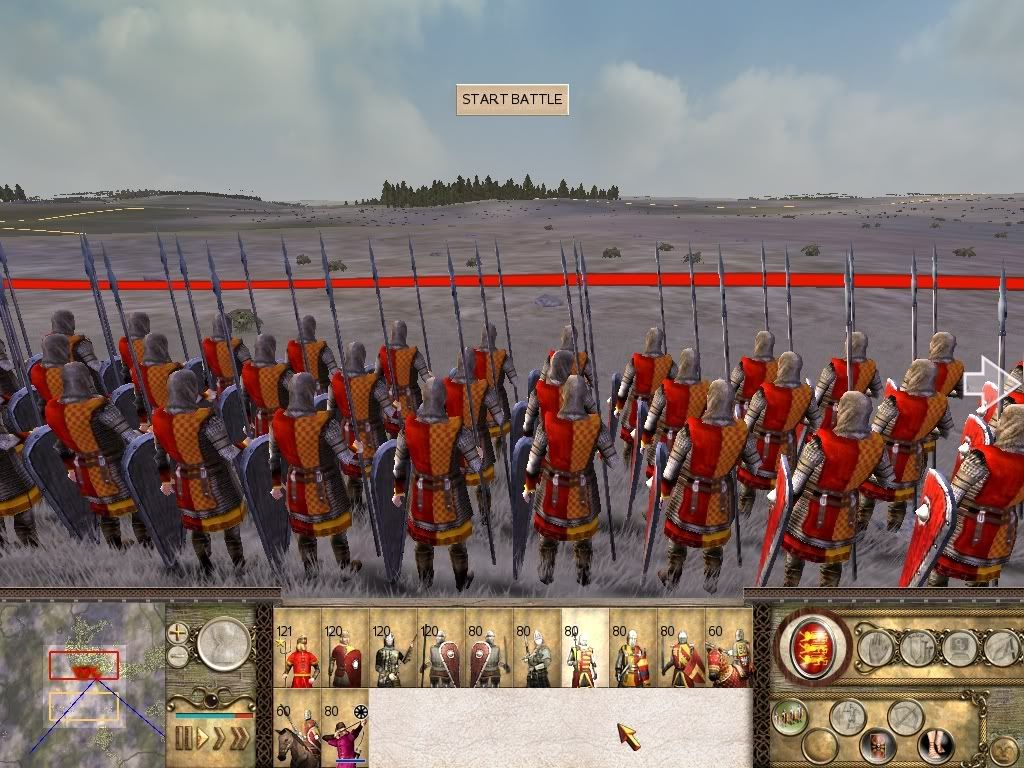Activate the raised hand halt button

point(876,648)
